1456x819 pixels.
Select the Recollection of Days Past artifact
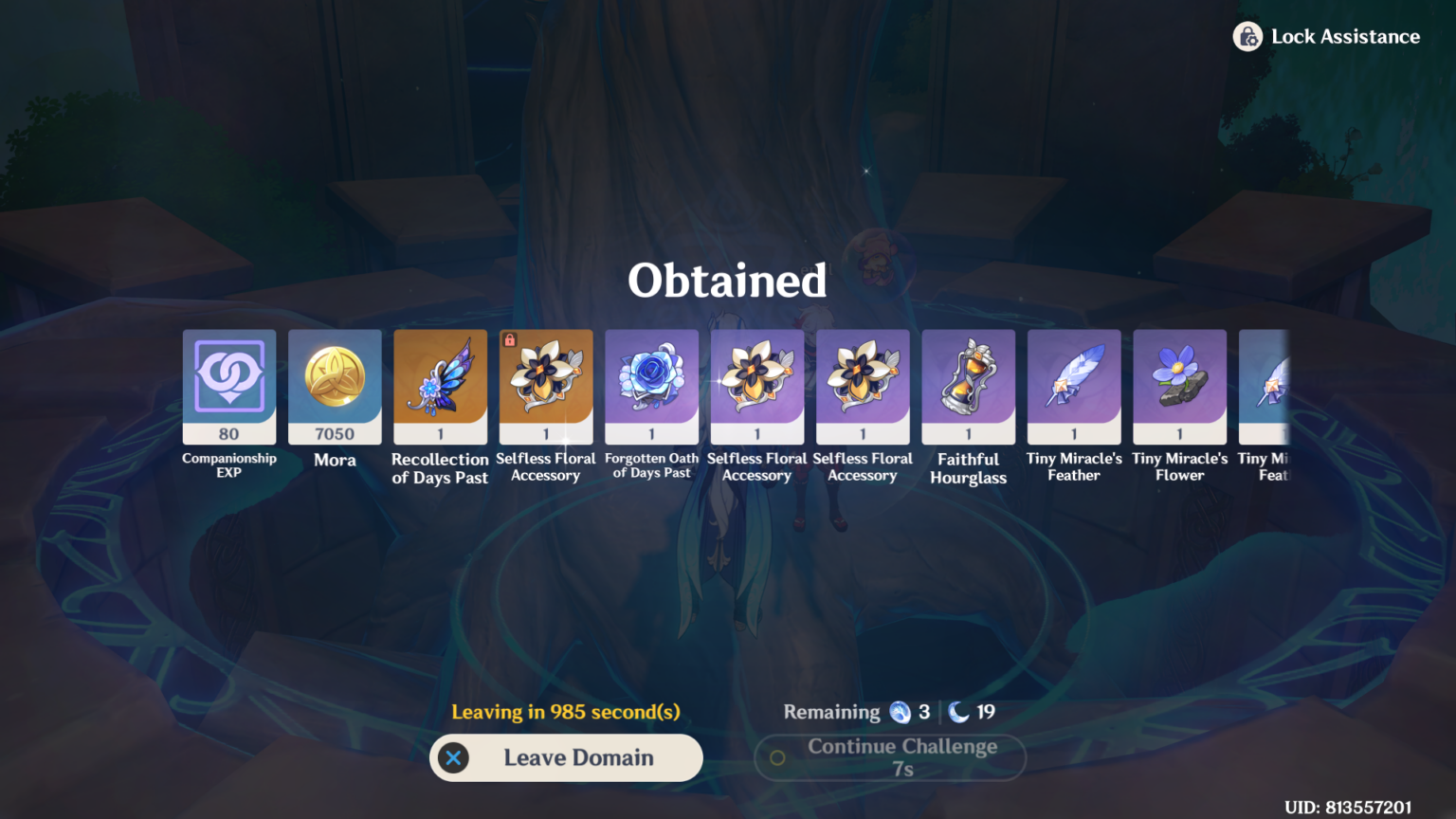tap(440, 386)
